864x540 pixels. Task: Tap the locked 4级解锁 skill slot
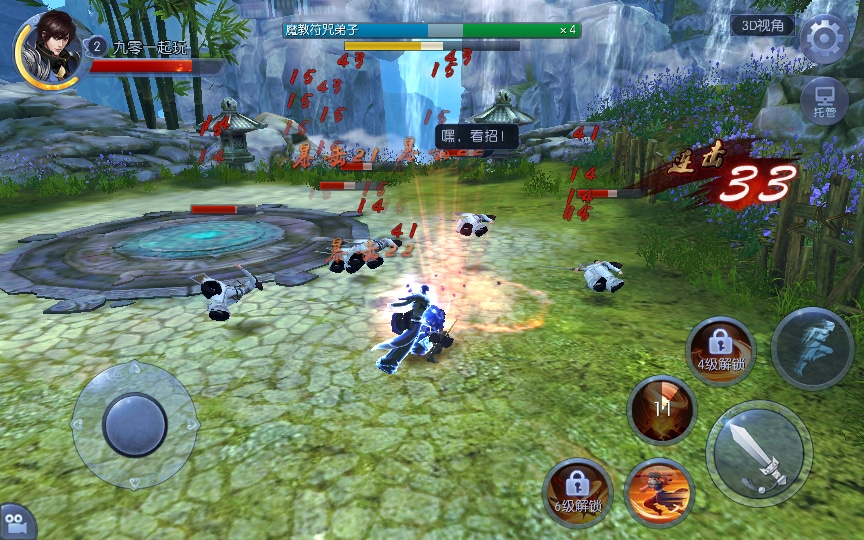pyautogui.click(x=720, y=351)
